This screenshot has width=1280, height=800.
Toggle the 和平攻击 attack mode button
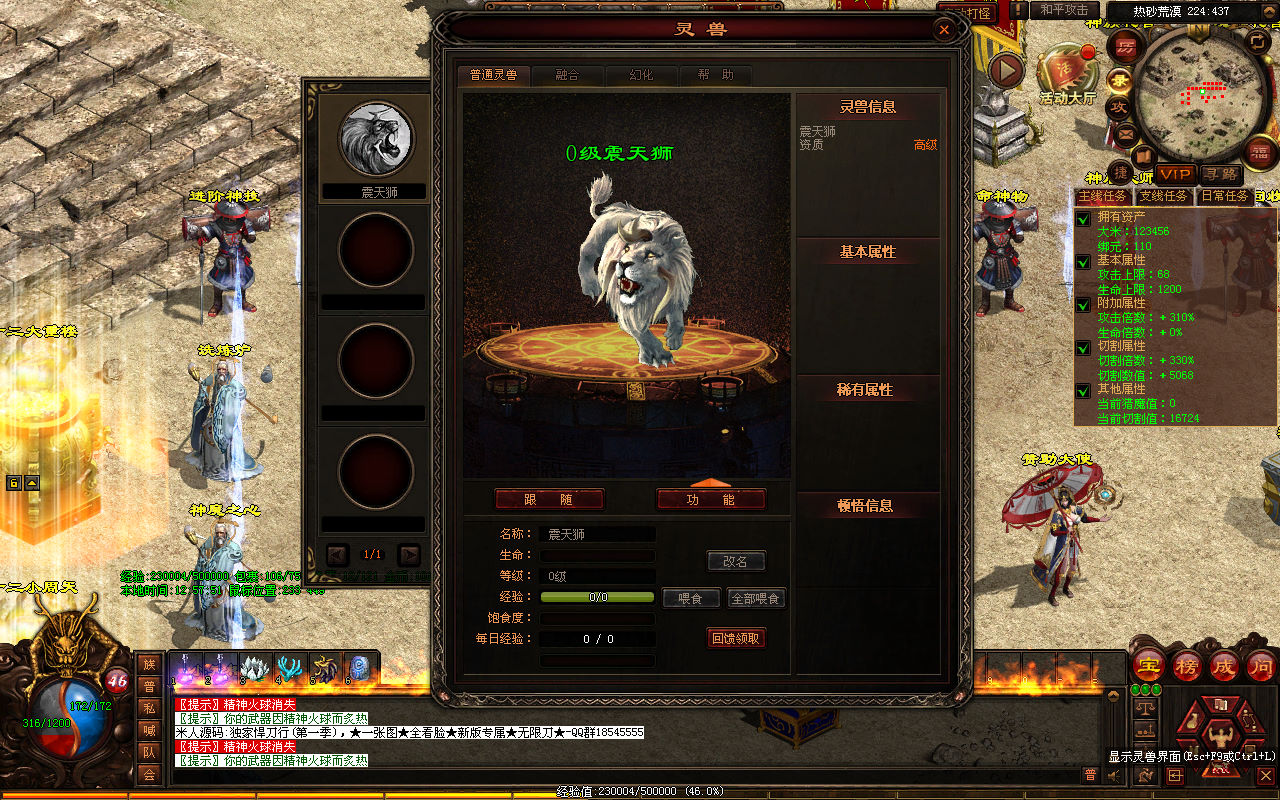click(1064, 10)
